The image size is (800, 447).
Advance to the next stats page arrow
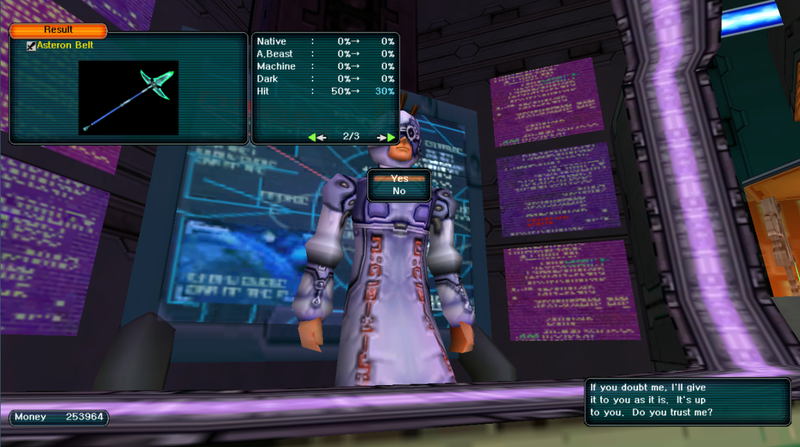[x=384, y=136]
